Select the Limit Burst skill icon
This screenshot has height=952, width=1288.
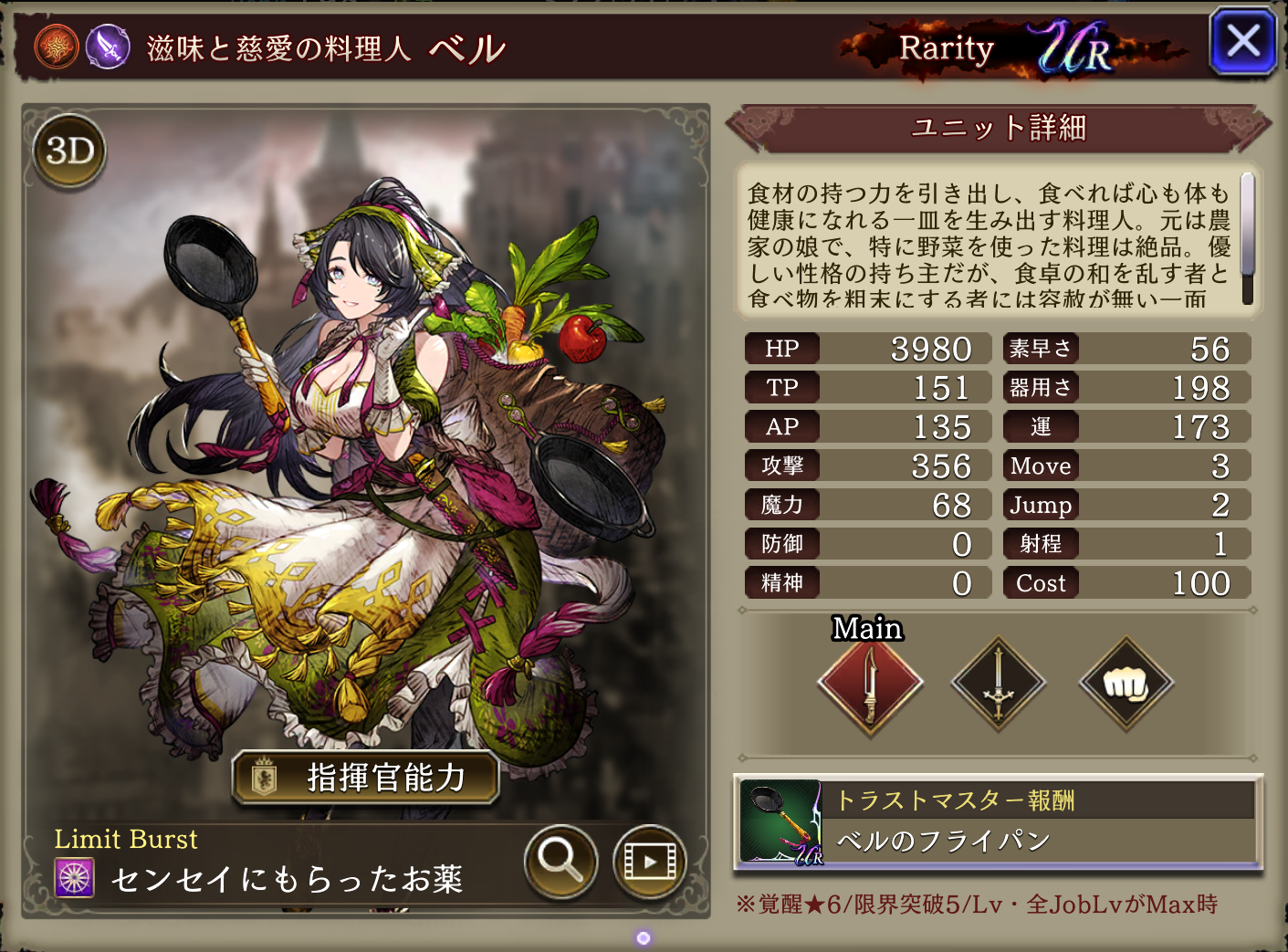[x=75, y=878]
